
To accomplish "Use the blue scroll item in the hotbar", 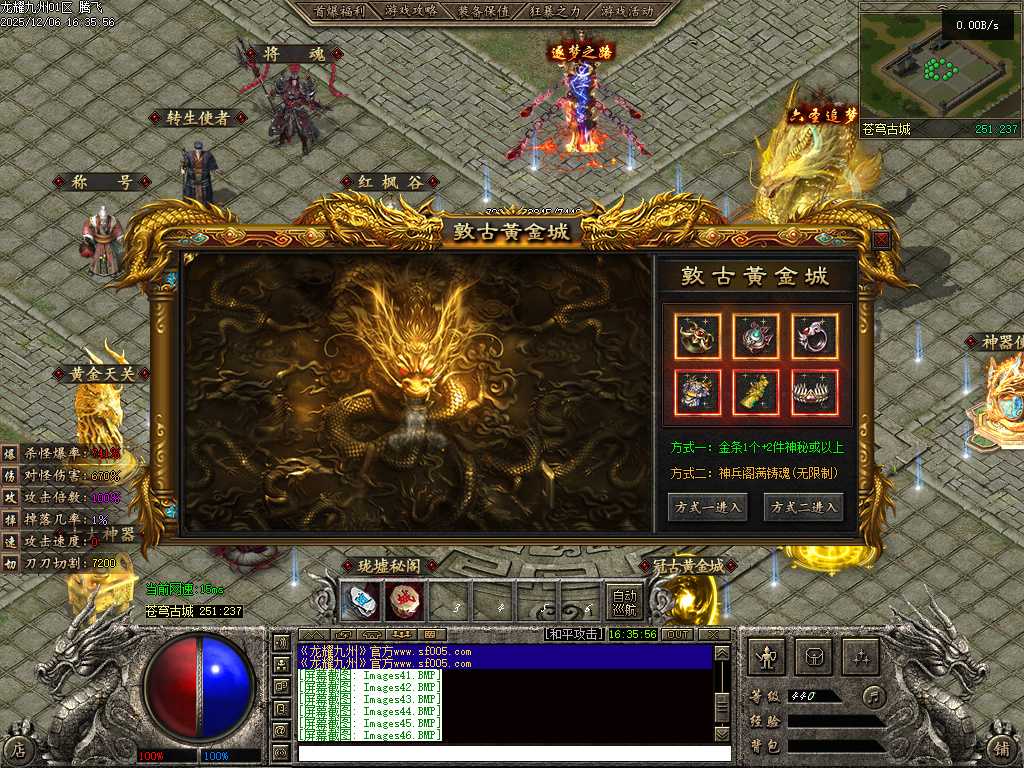I will click(360, 601).
